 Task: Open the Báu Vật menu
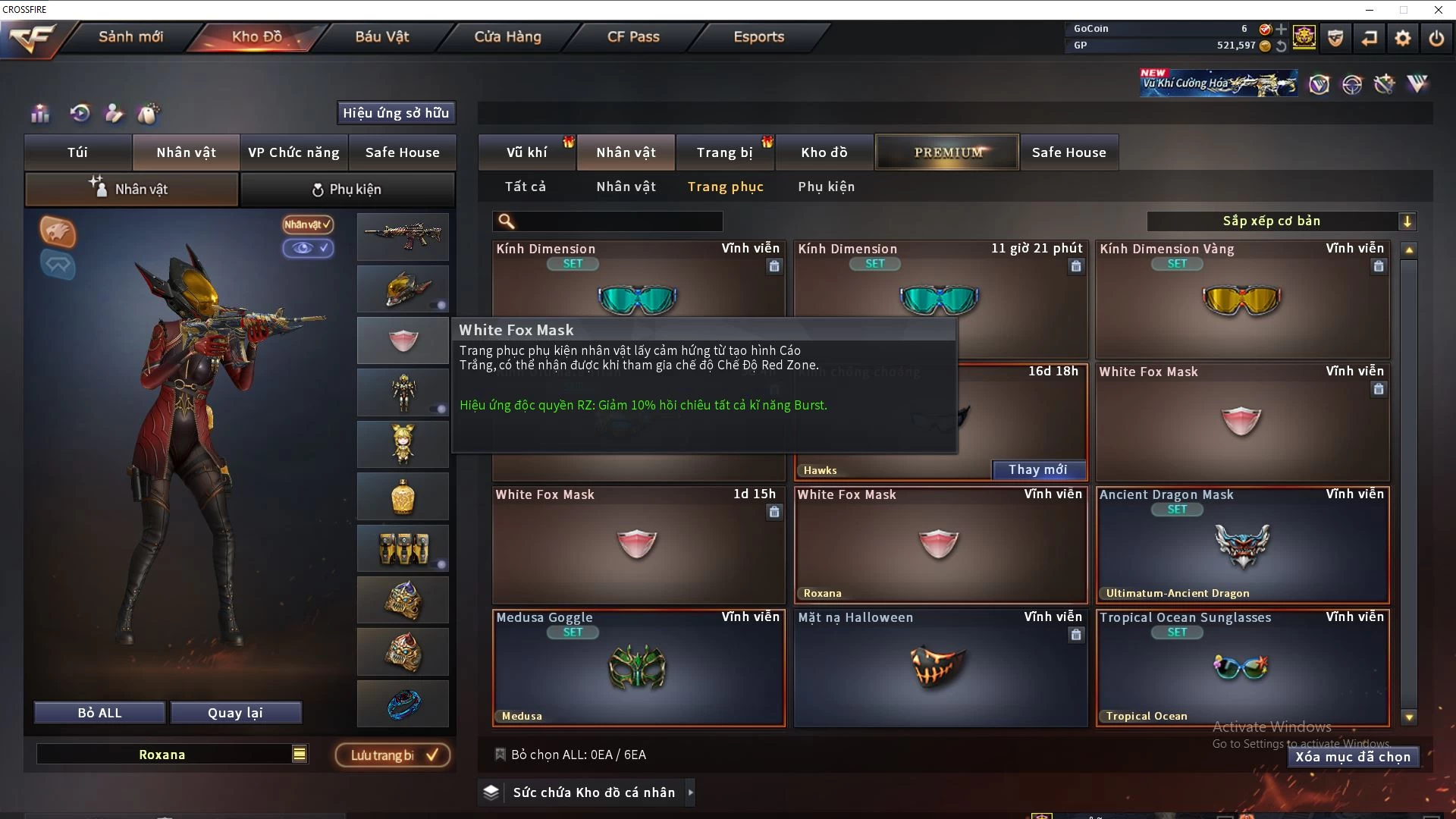tap(381, 36)
